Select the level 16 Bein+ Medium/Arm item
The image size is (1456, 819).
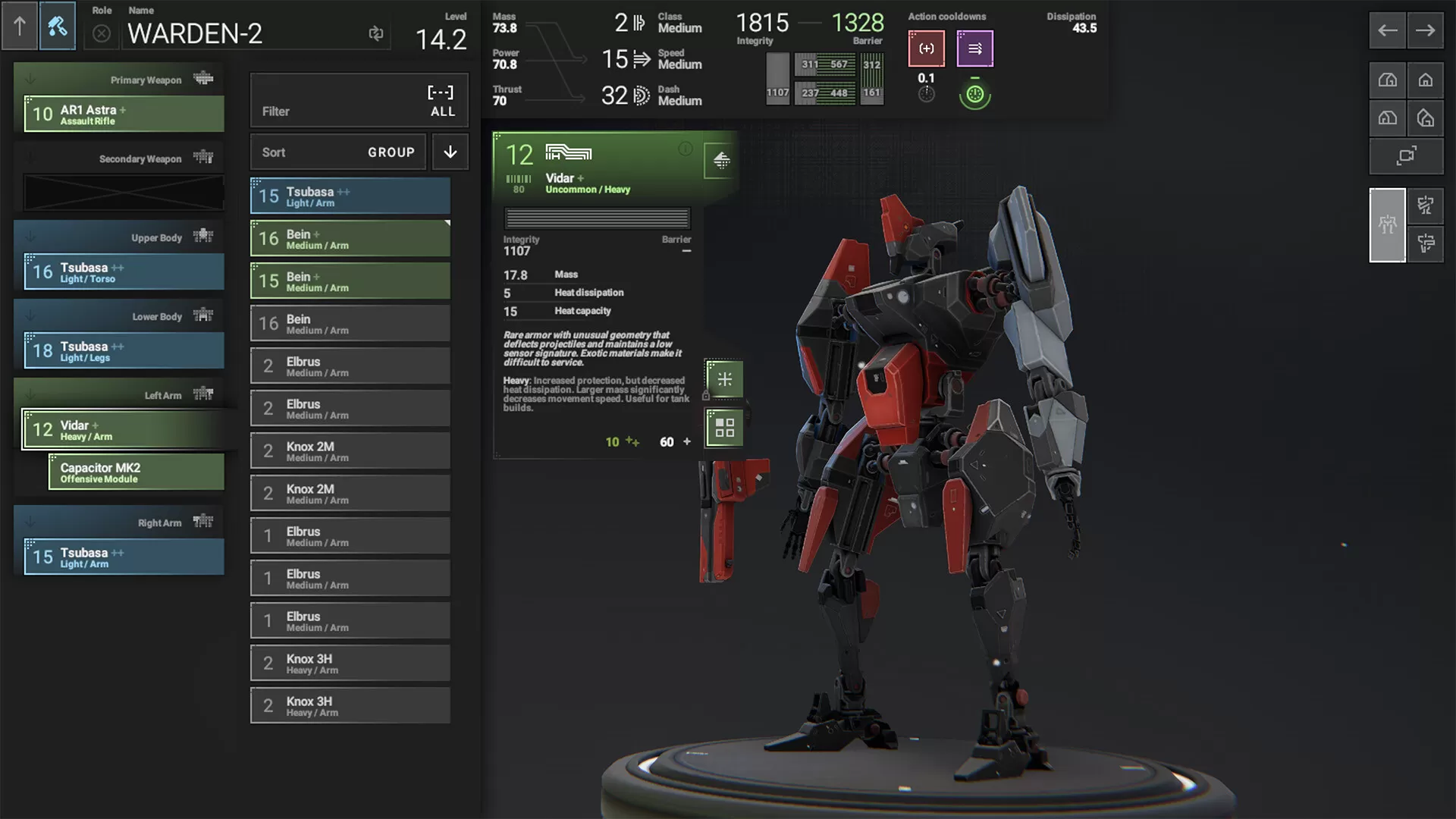[x=350, y=238]
